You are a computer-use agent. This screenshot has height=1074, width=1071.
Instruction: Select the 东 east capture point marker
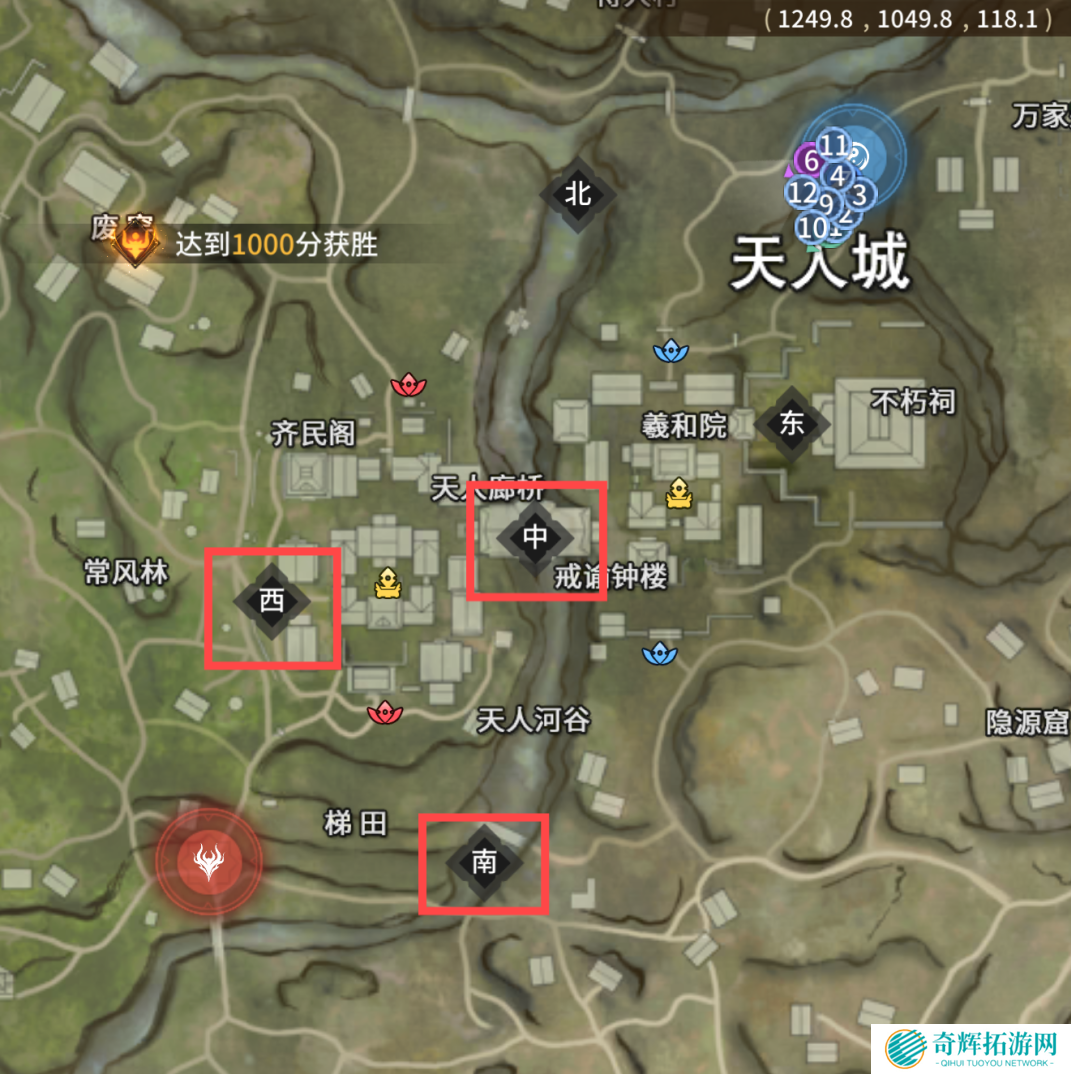[791, 424]
